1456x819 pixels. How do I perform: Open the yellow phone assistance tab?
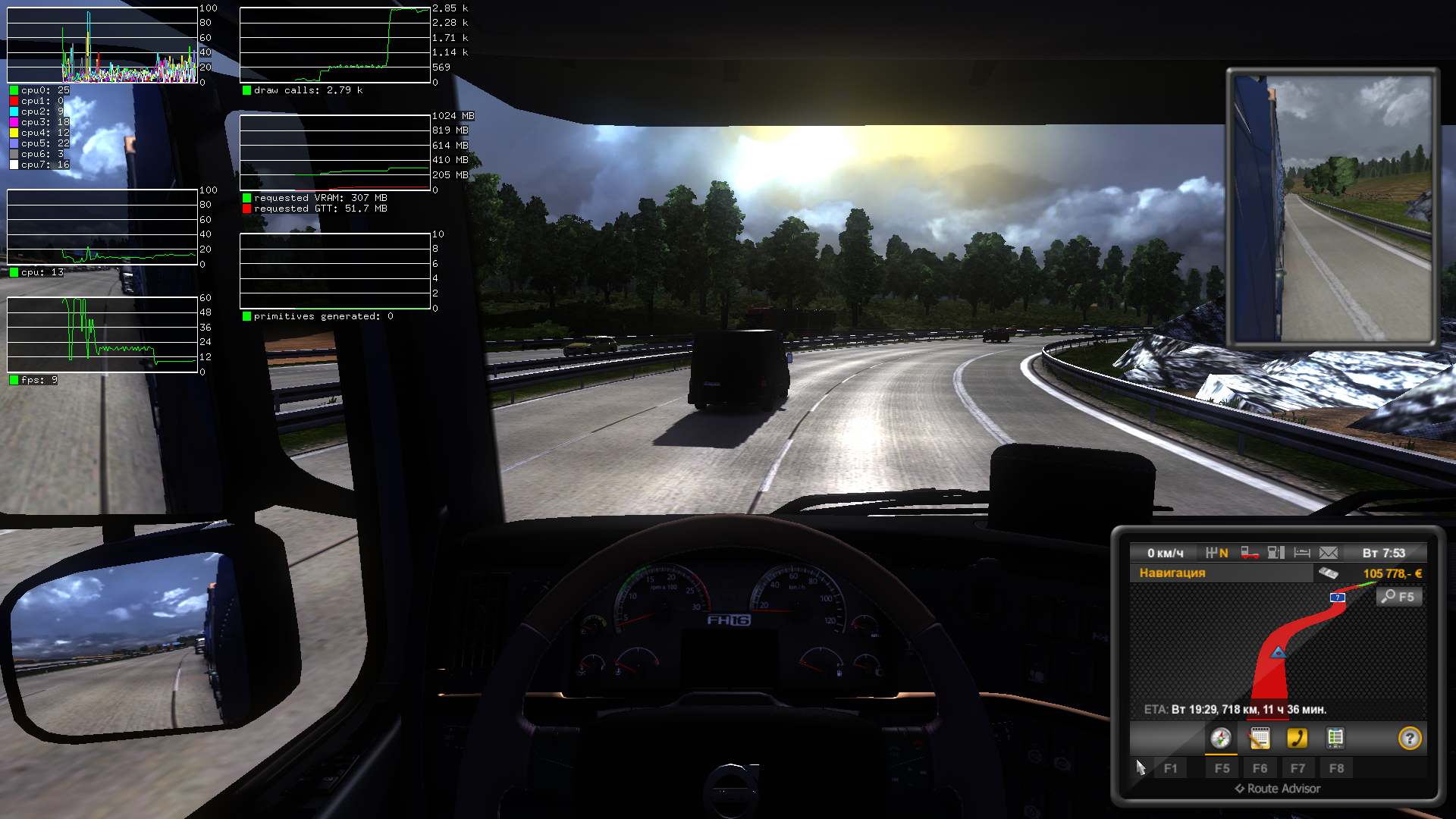(x=1297, y=739)
